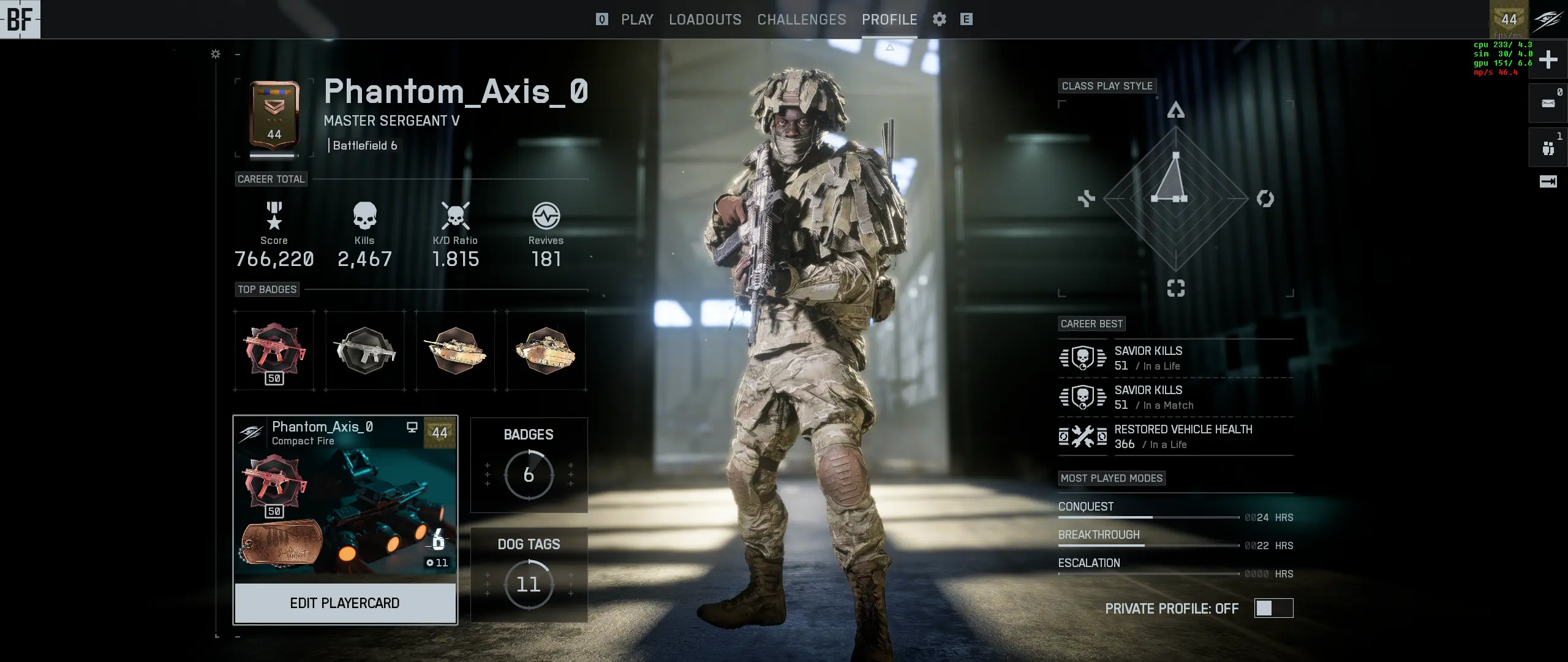Open the Badges panel
Screen dimensions: 1568x662
pyautogui.click(x=529, y=465)
